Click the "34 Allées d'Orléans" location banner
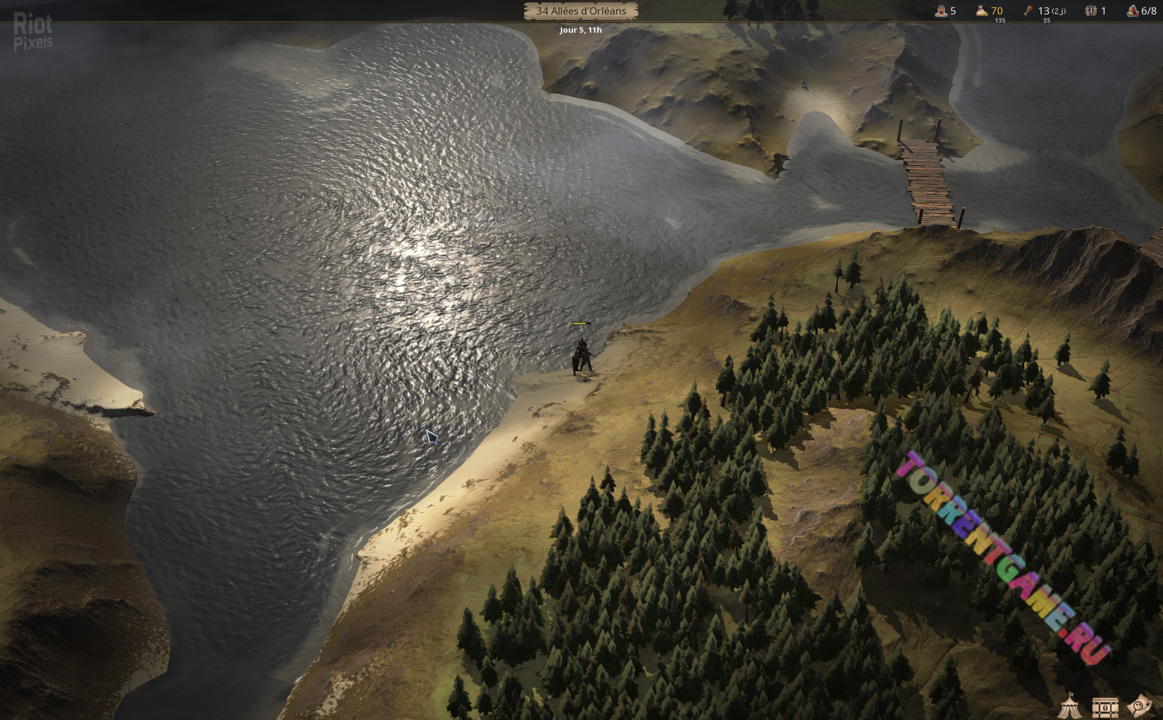This screenshot has height=720, width=1163. [581, 11]
